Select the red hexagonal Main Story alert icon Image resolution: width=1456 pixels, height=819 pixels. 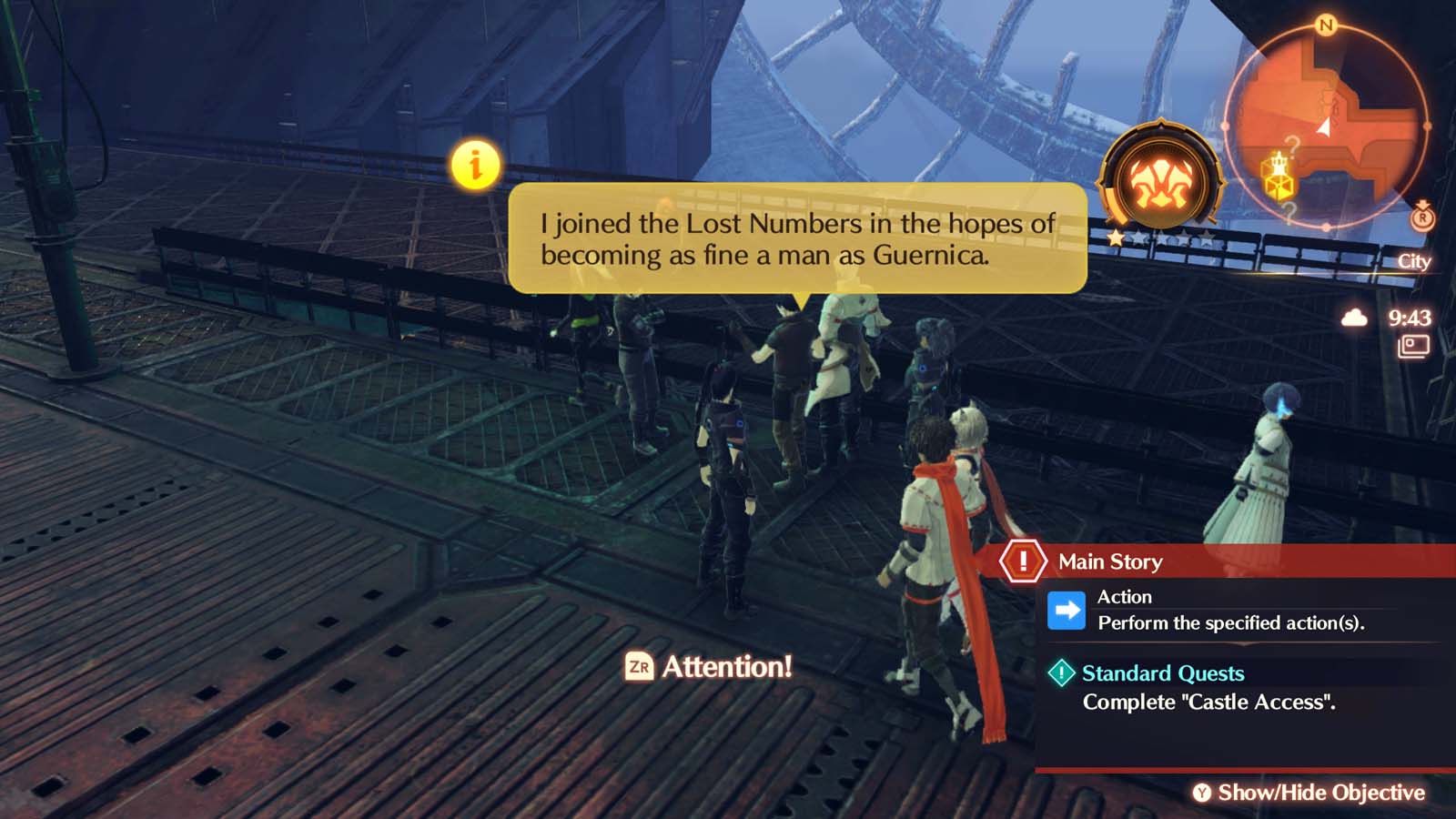[x=1023, y=561]
